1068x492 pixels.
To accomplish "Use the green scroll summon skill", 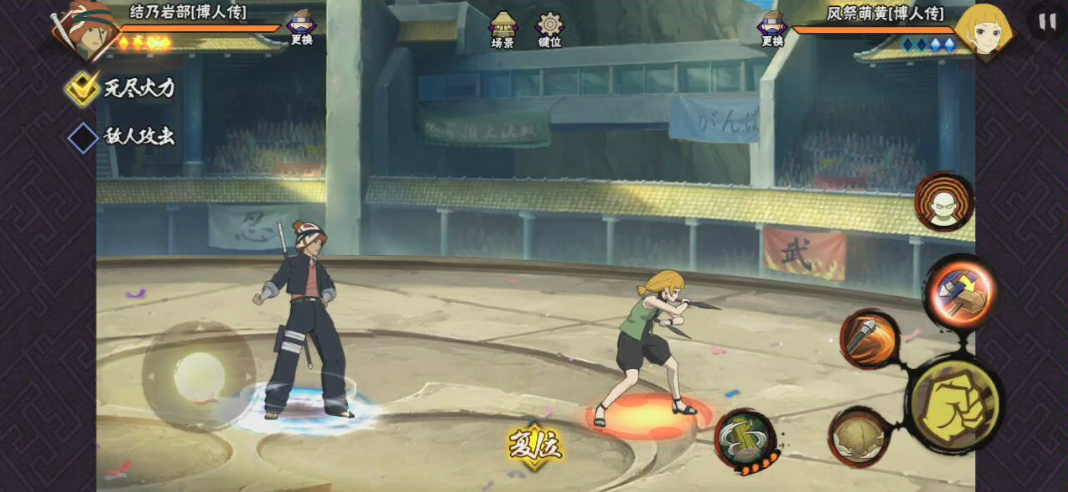I will point(745,439).
